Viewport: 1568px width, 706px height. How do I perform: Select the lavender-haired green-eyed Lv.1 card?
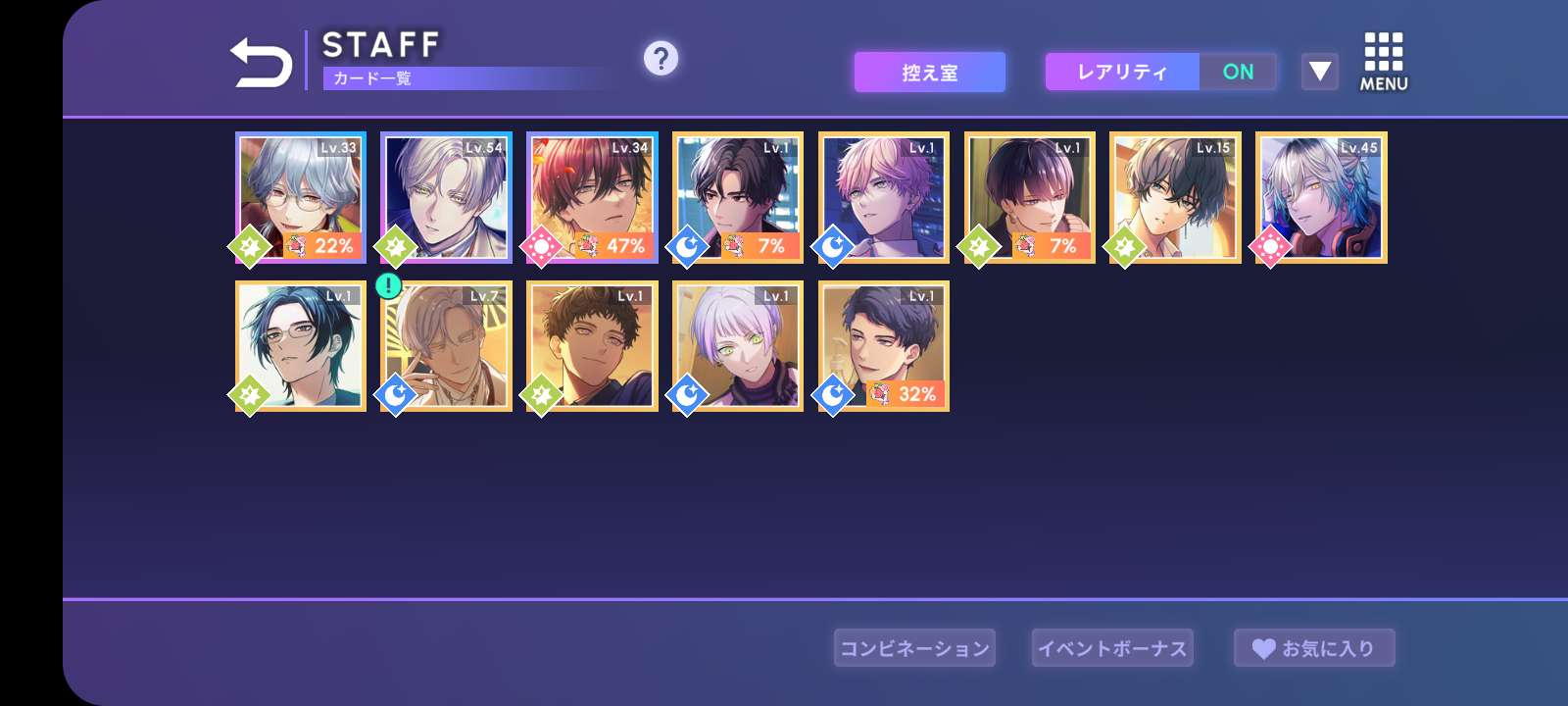tap(738, 346)
